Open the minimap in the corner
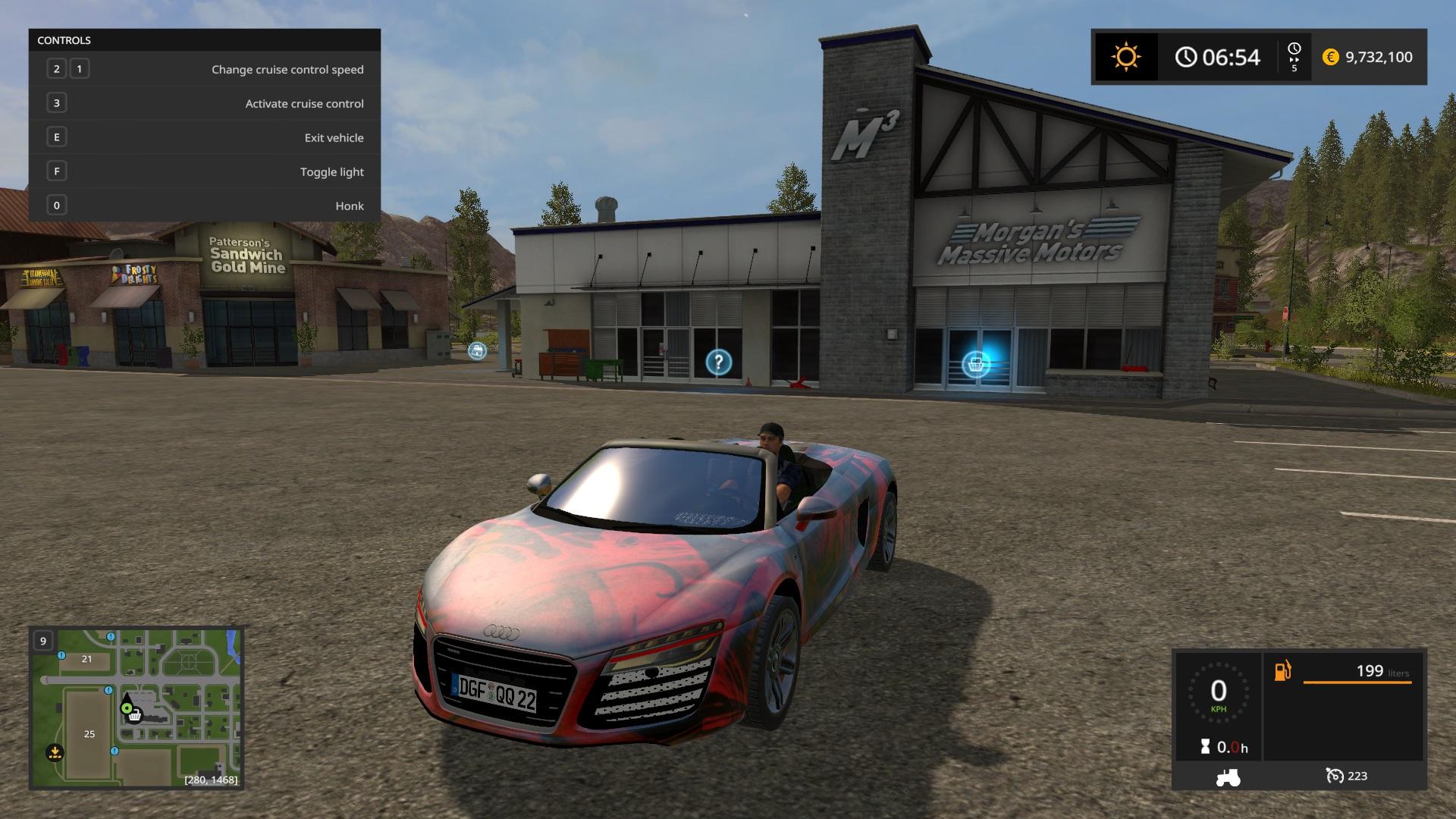This screenshot has height=819, width=1456. [x=136, y=708]
